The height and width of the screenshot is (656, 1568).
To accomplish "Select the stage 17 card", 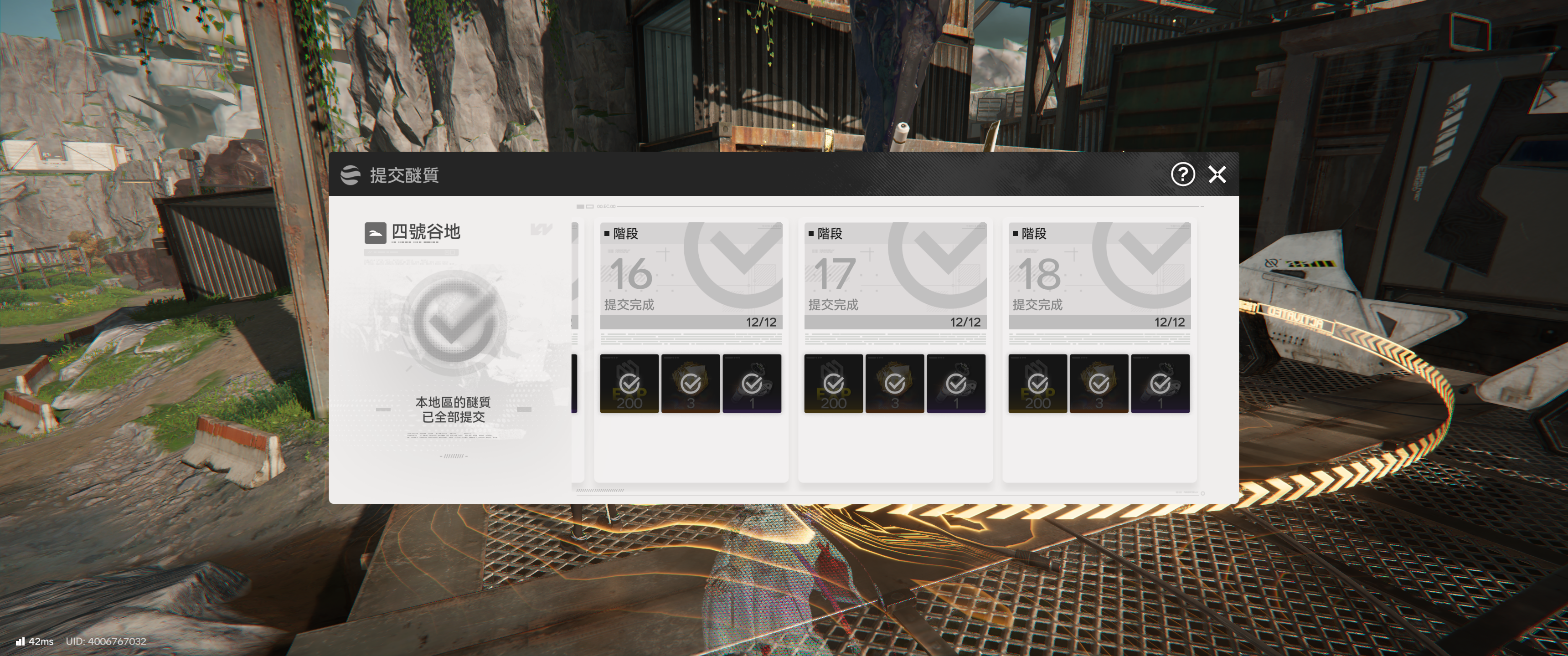I will 895,276.
